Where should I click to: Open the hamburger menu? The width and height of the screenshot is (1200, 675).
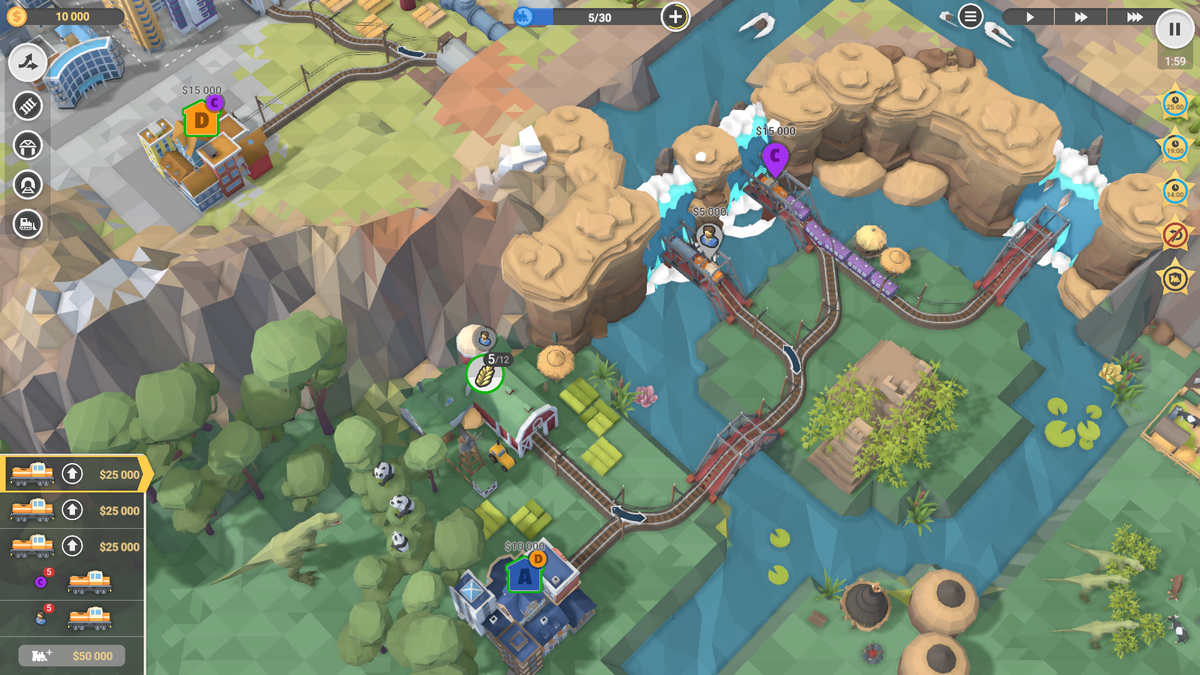tap(970, 16)
